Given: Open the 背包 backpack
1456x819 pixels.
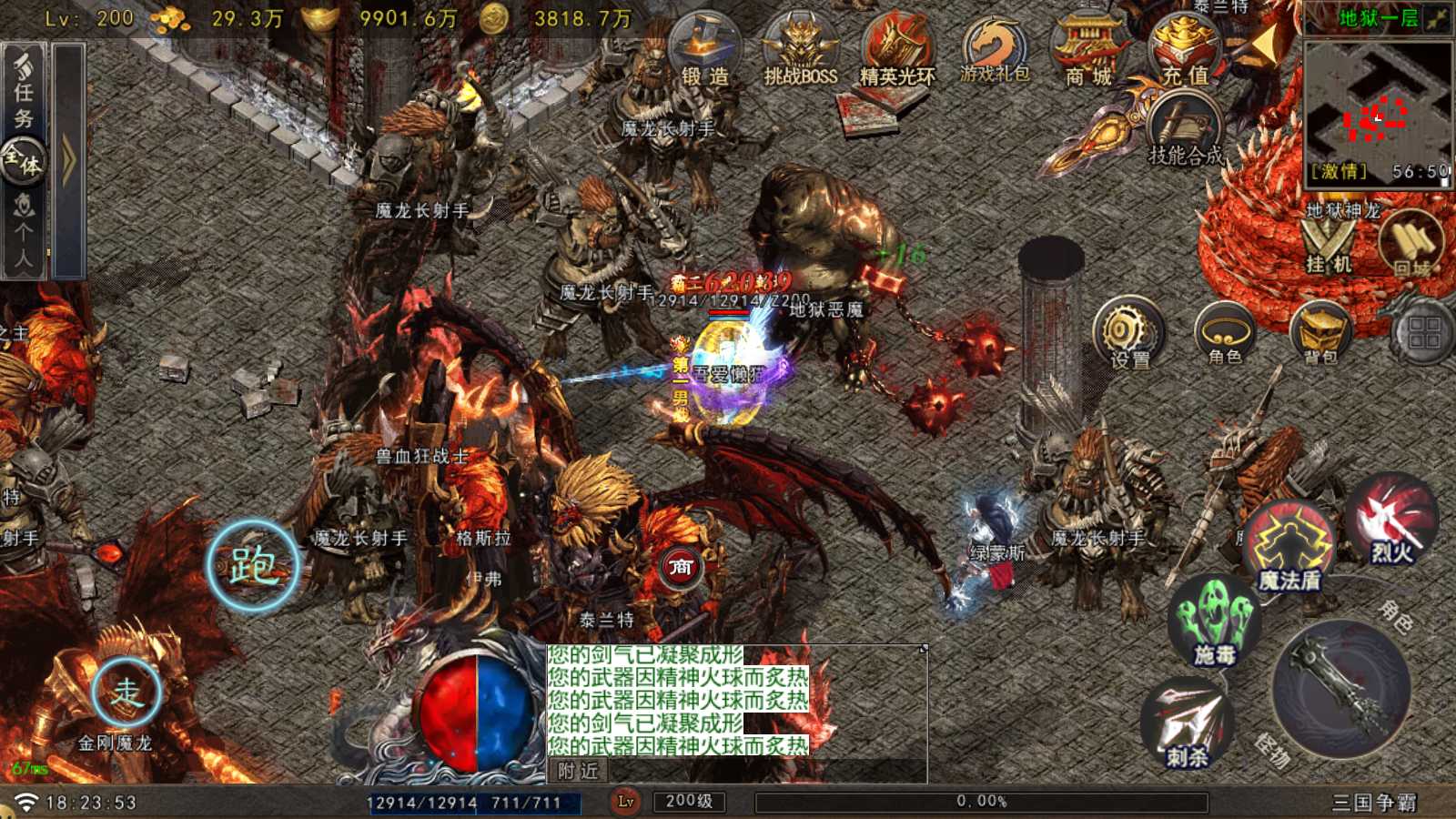Looking at the screenshot, I should click(1319, 334).
